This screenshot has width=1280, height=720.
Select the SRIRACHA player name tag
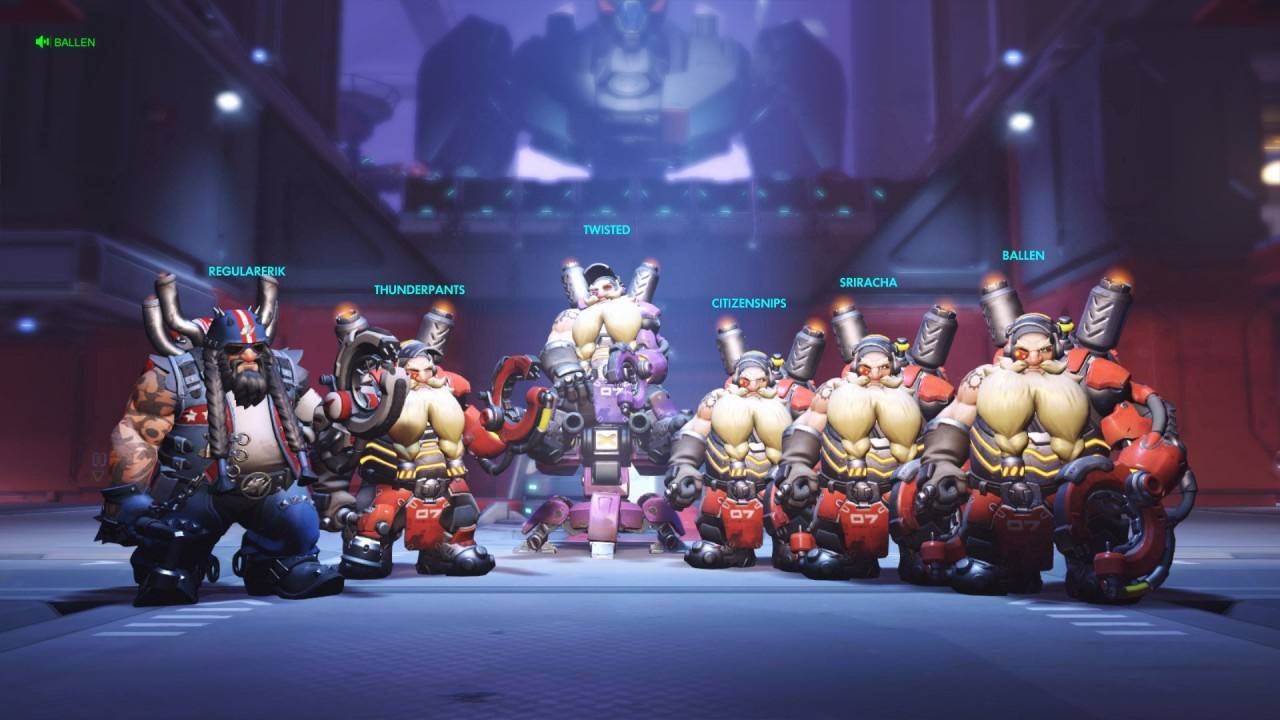point(868,282)
